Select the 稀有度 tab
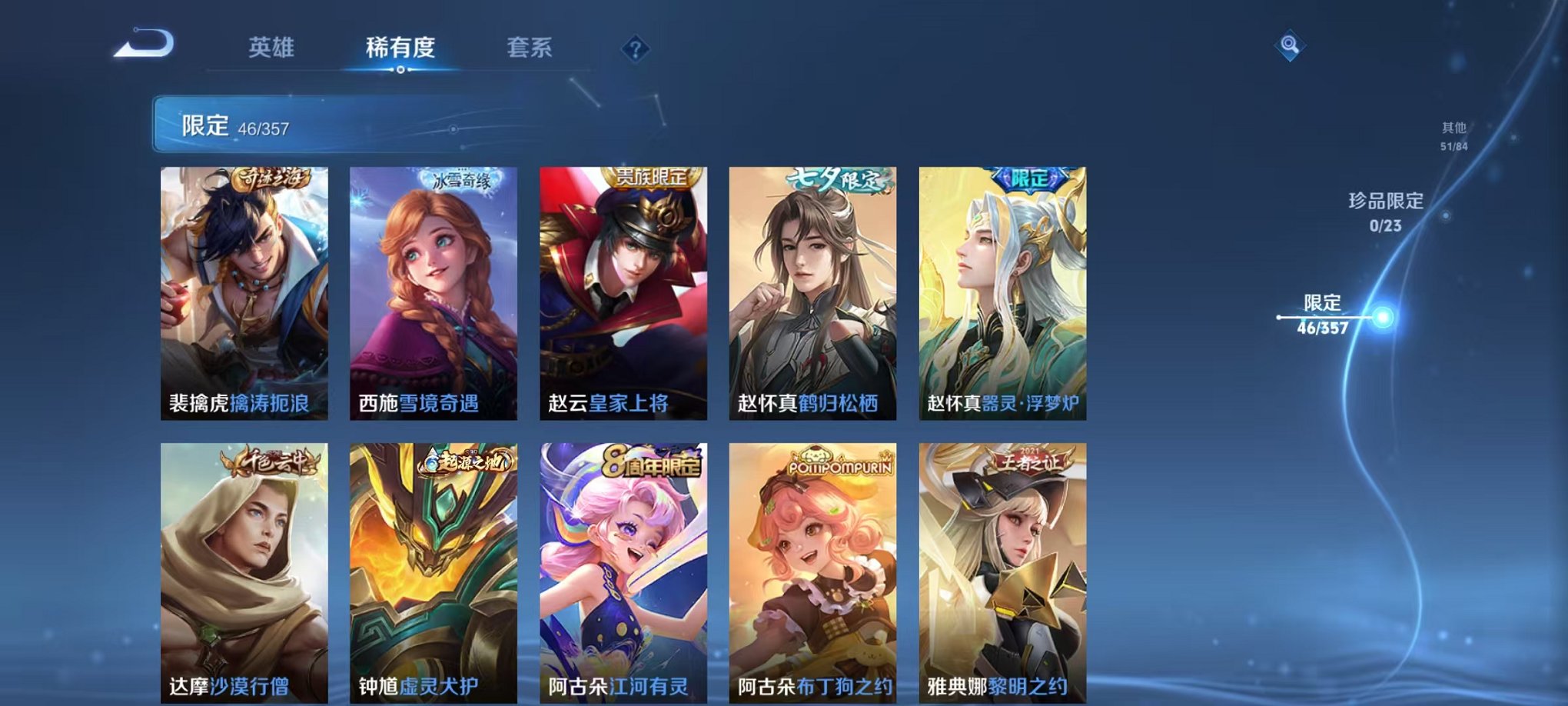This screenshot has height=706, width=1568. tap(400, 46)
